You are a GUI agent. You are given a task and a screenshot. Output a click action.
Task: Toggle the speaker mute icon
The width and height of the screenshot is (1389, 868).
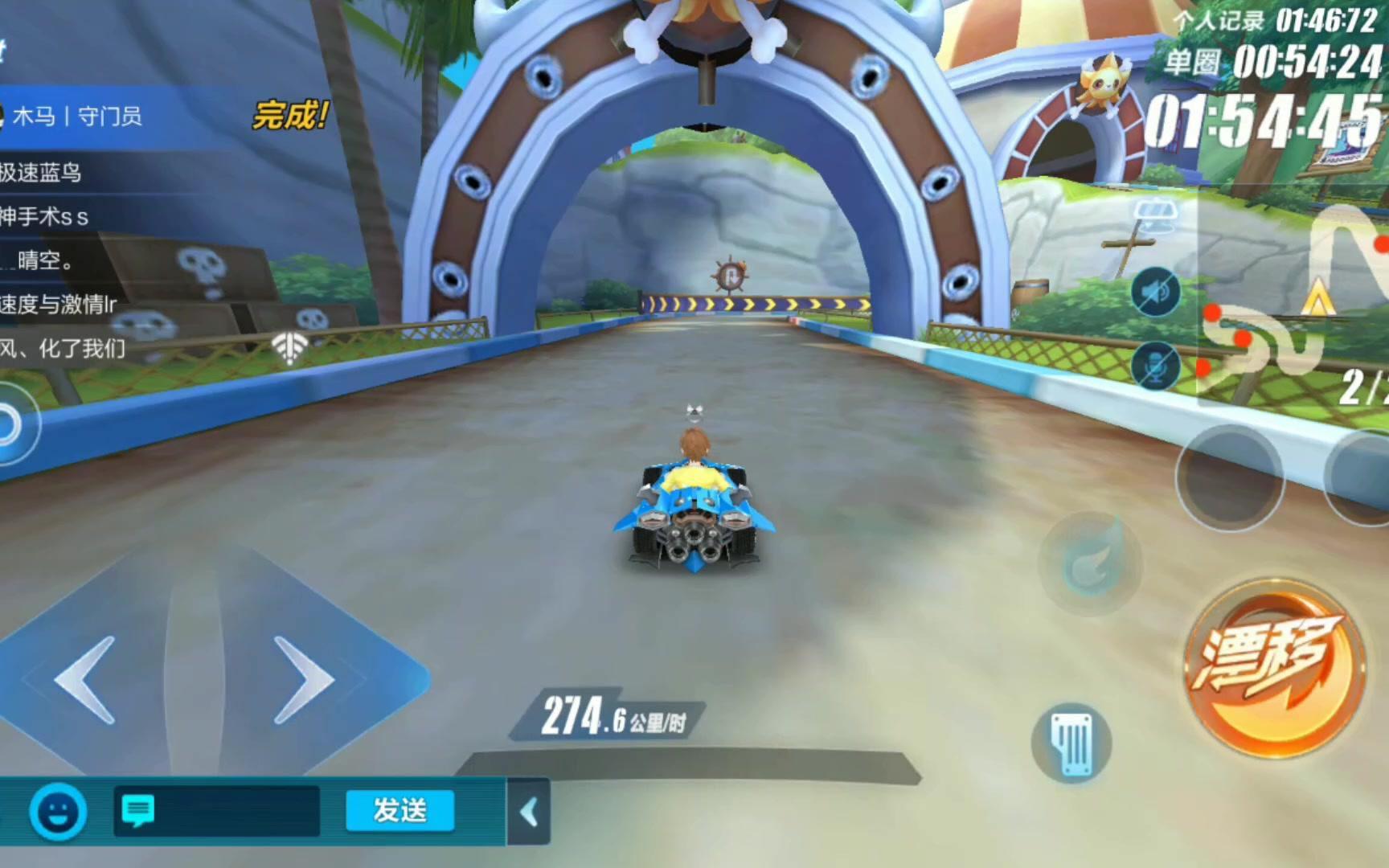tap(1155, 292)
